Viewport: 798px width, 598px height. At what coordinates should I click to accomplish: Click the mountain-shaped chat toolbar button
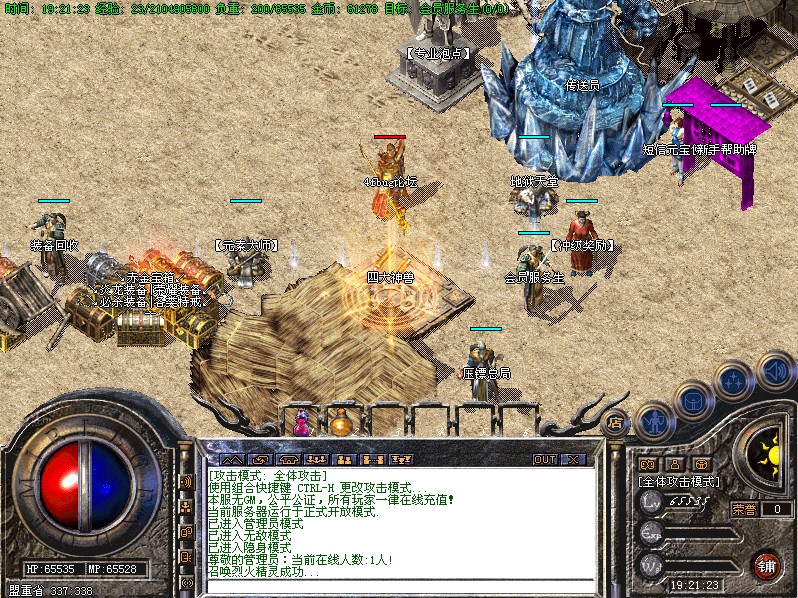click(x=231, y=459)
